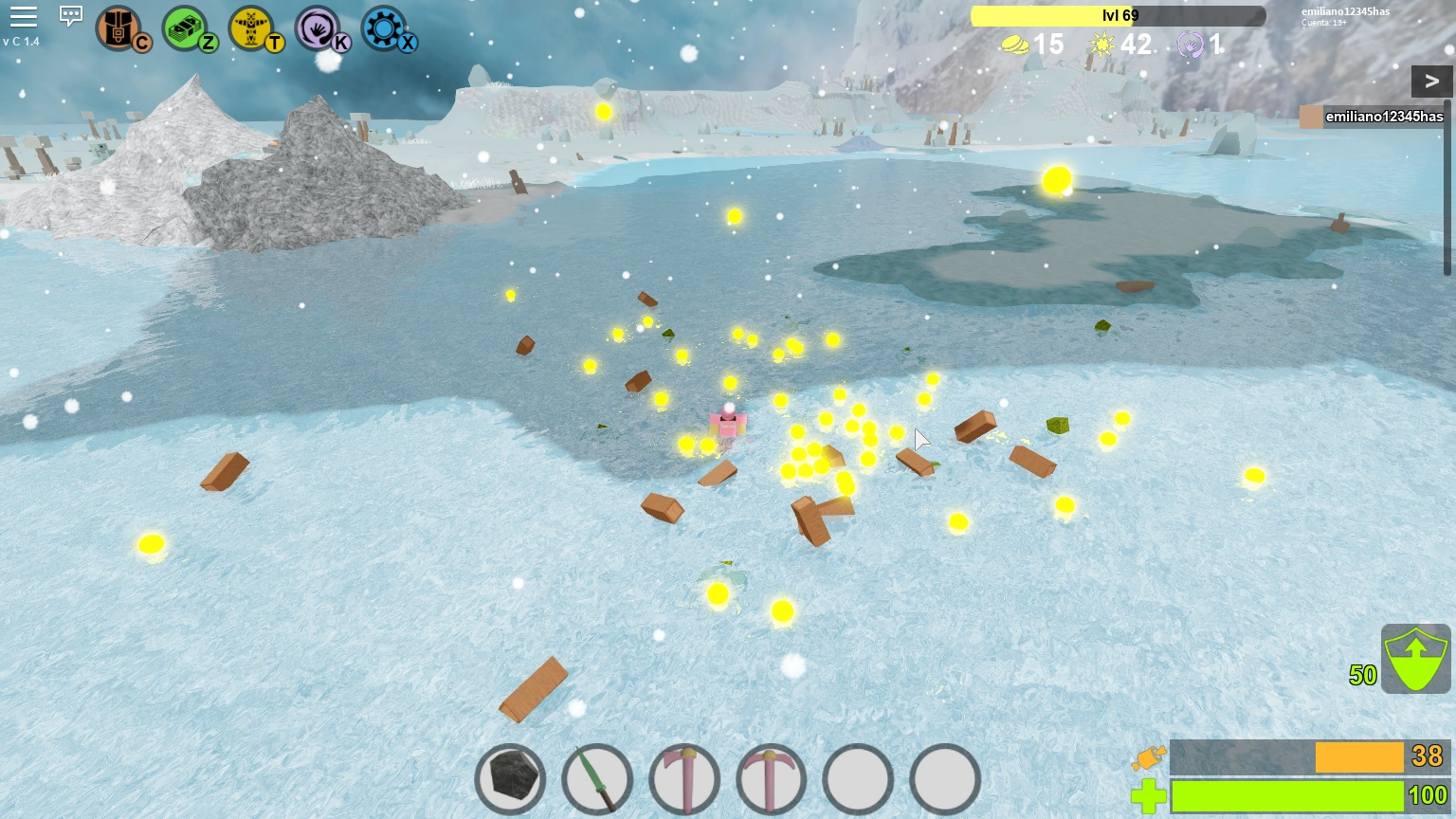Screen dimensions: 1456x819
Task: Open the hamburger menu top left
Action: [x=23, y=16]
